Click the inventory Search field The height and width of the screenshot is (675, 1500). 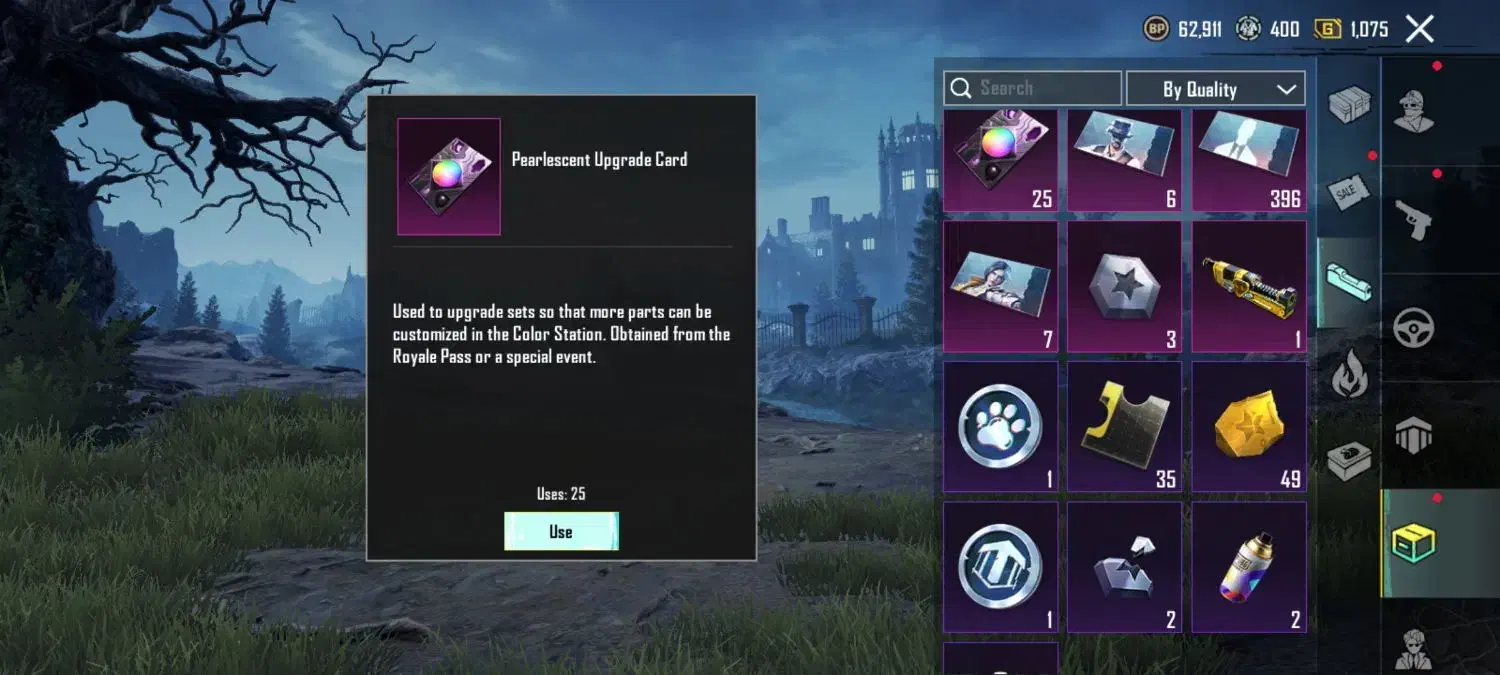click(x=1032, y=88)
